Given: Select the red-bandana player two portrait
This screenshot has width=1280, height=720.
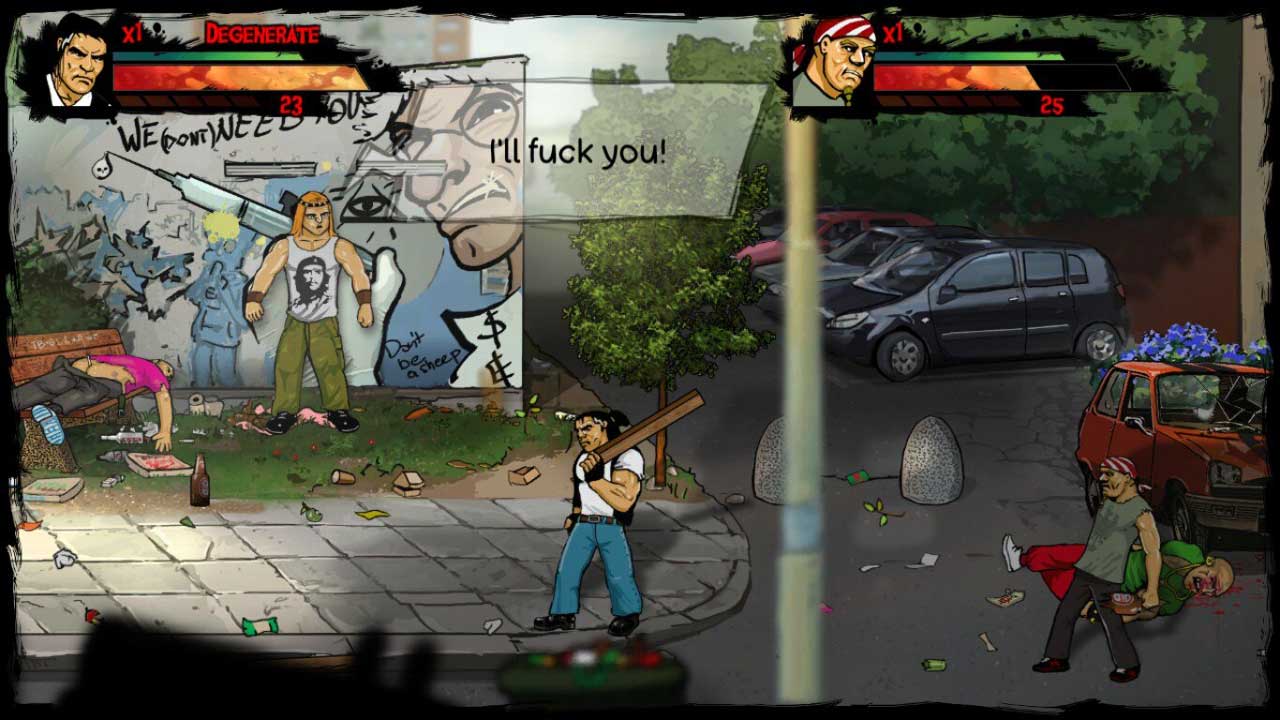Looking at the screenshot, I should (836, 62).
